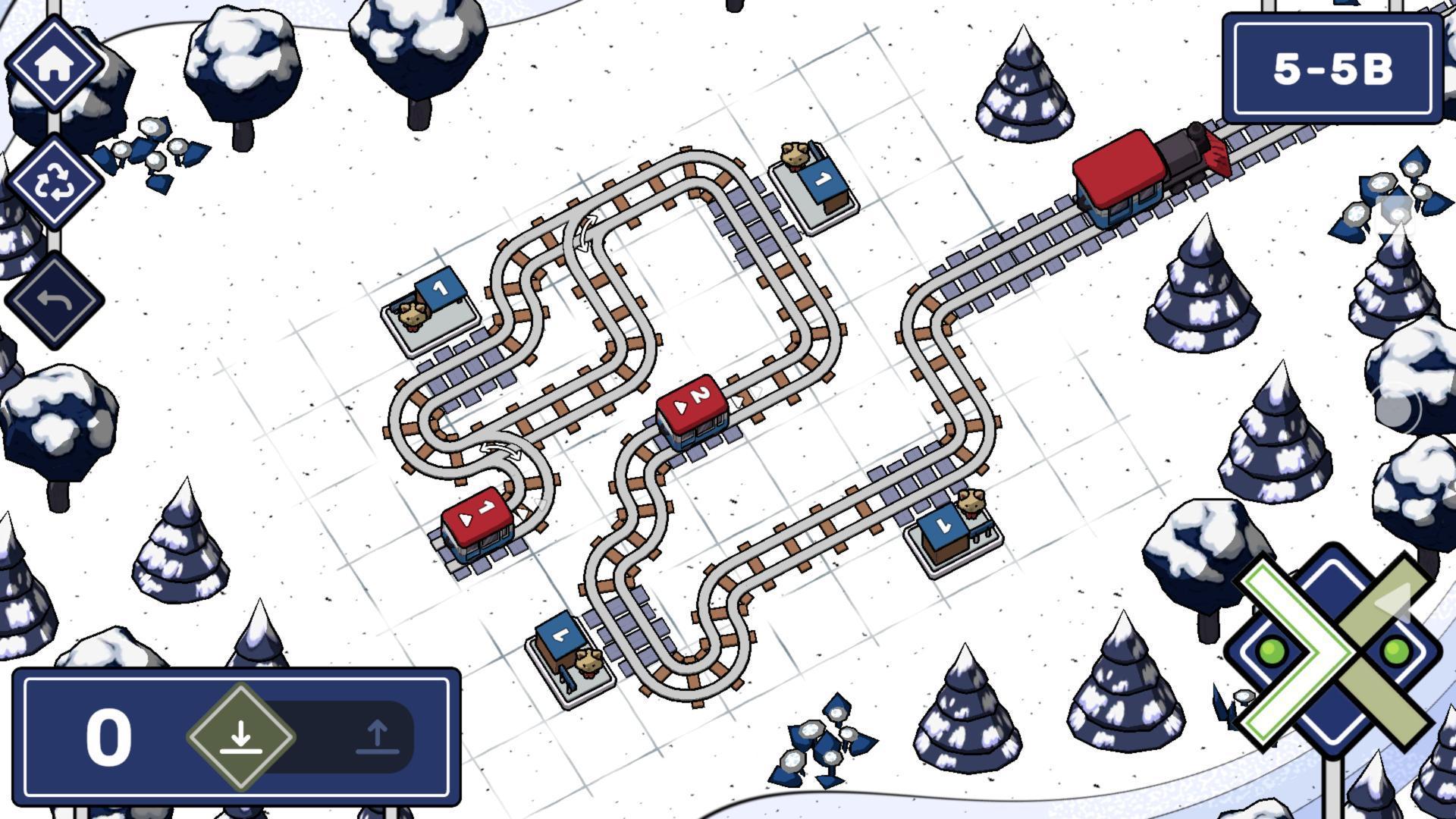Flip the upper curved track switch arrow
Viewport: 1456px width, 819px height.
click(x=584, y=231)
